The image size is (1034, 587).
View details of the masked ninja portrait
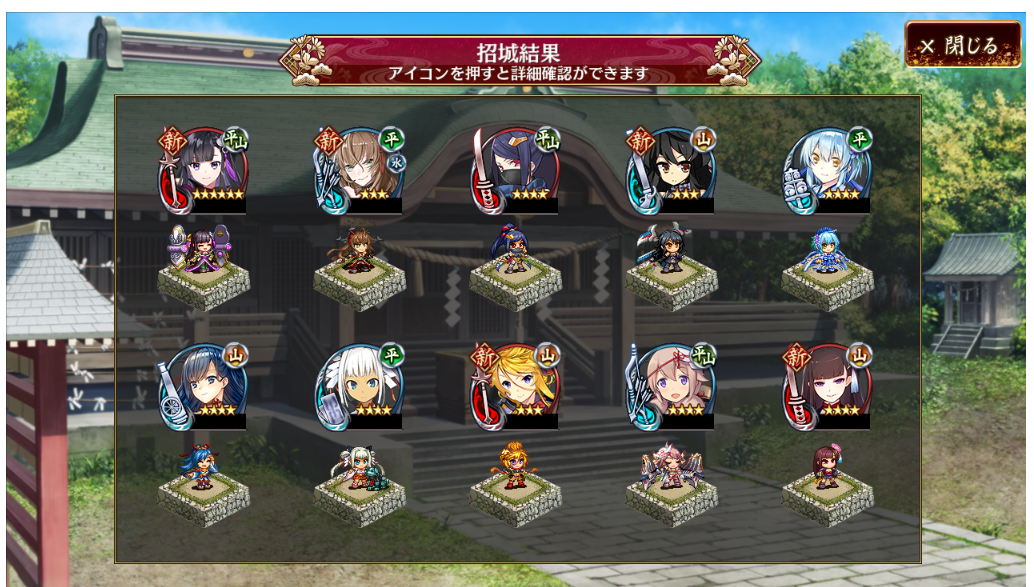(x=516, y=169)
